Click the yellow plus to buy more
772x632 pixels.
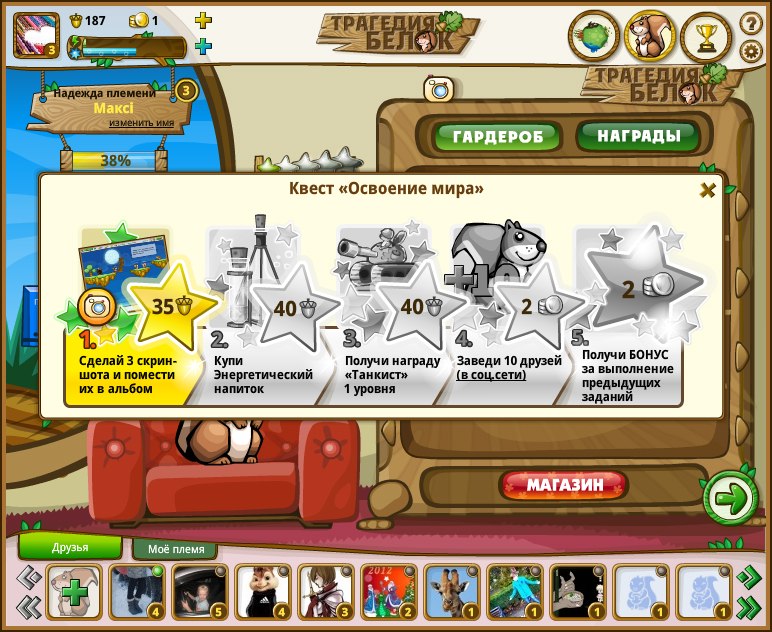pyautogui.click(x=203, y=20)
